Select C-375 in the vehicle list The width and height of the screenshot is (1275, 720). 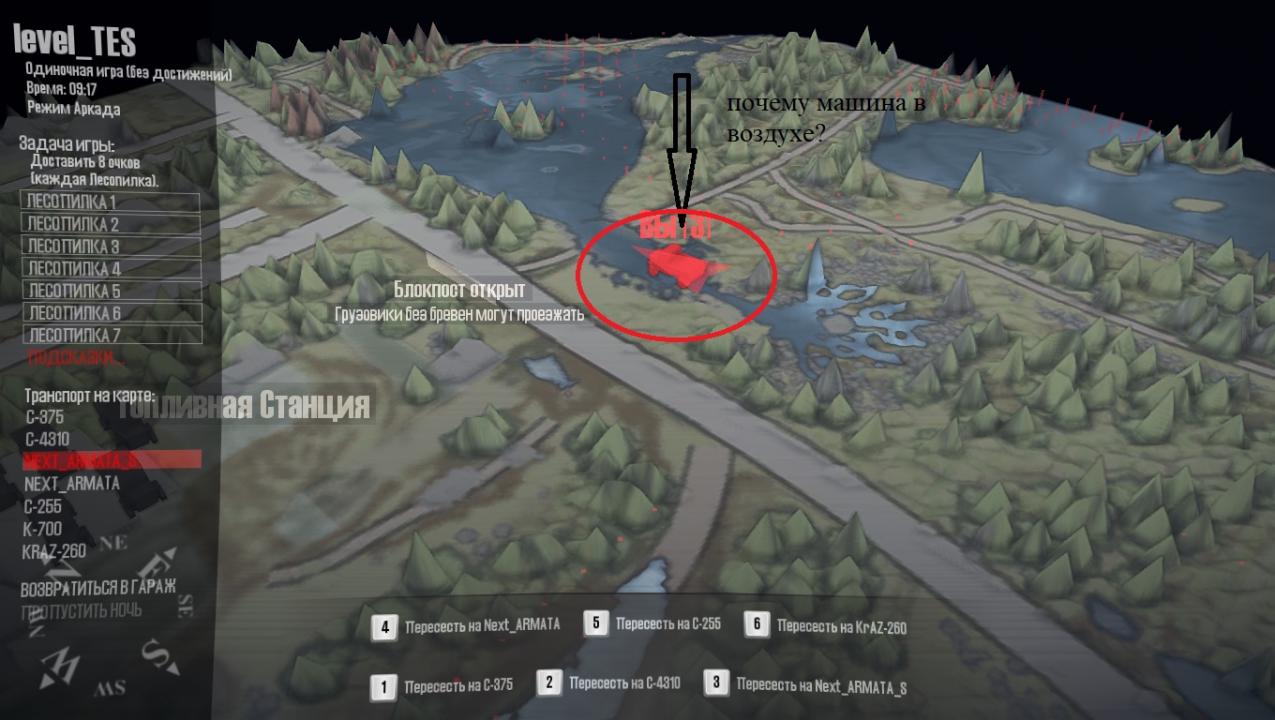tap(45, 417)
